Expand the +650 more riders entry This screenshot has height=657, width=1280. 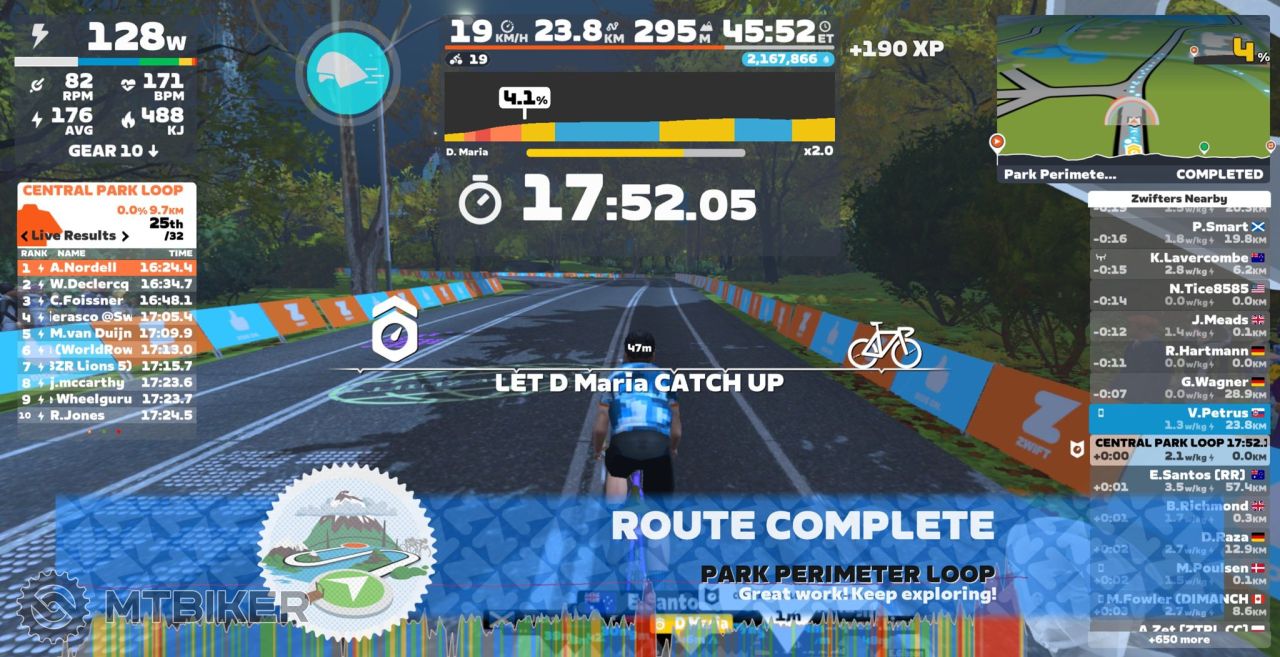click(1180, 639)
